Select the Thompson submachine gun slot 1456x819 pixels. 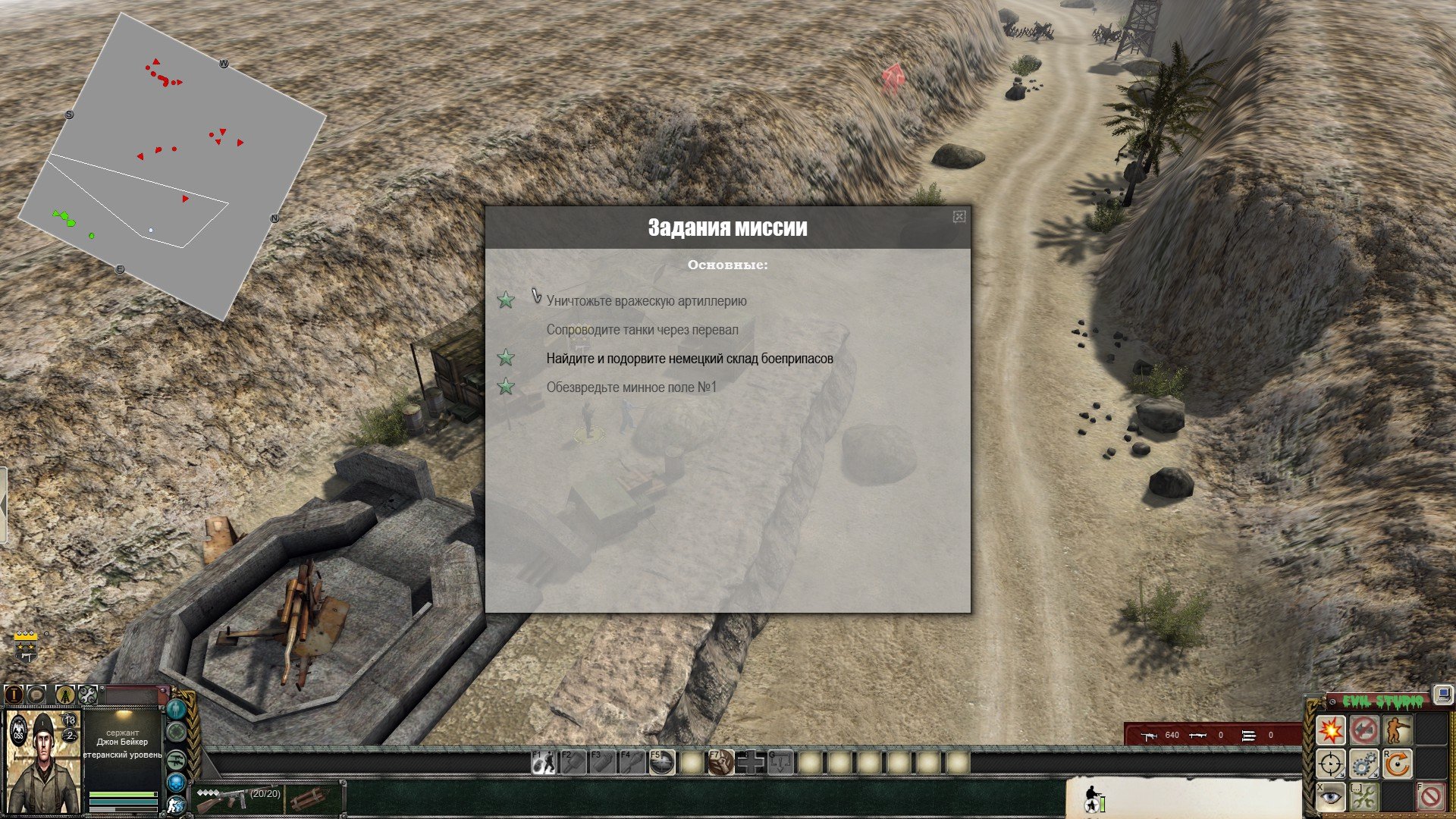click(235, 798)
